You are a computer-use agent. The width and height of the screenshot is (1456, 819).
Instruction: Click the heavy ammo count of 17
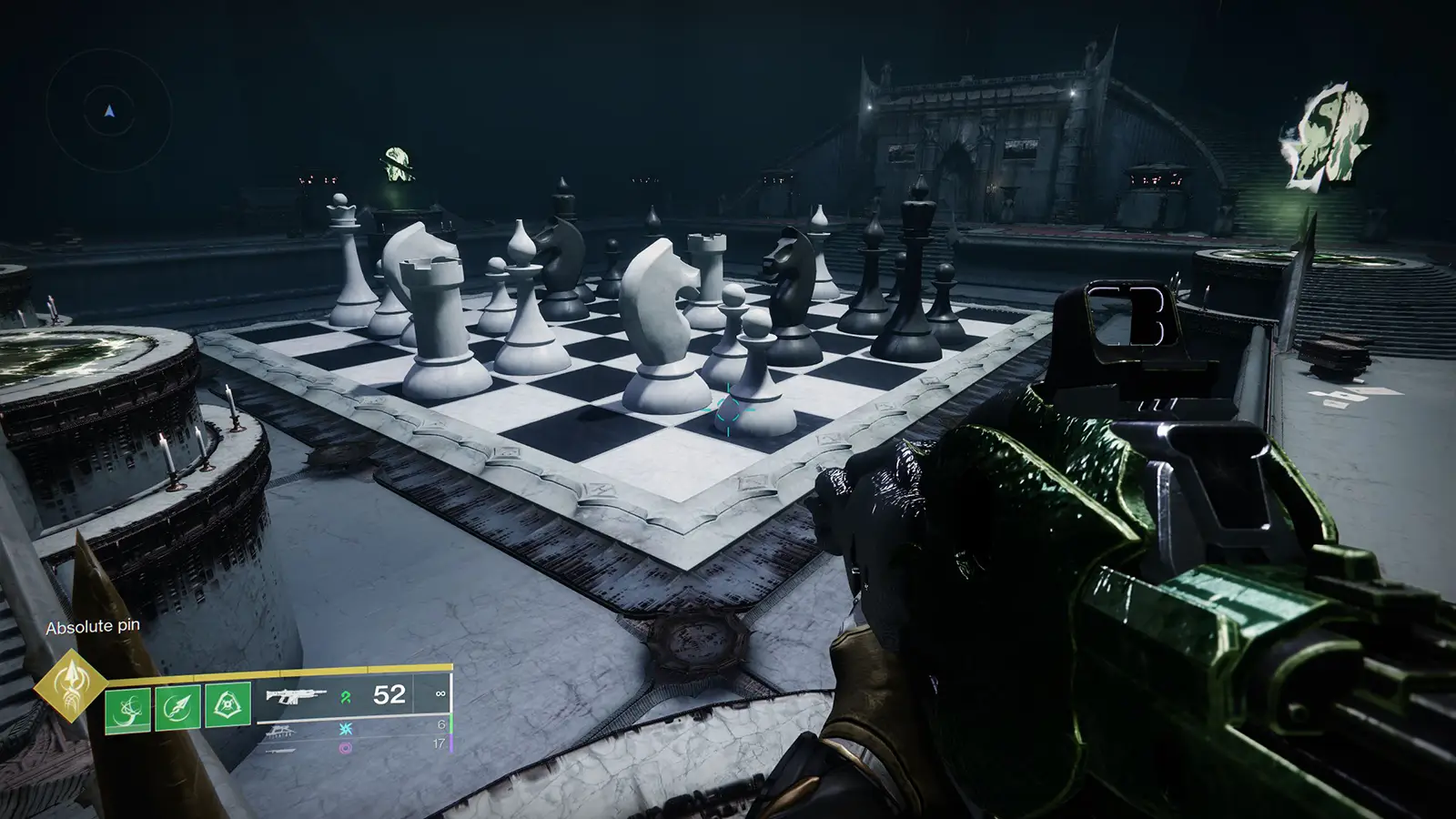(x=438, y=744)
